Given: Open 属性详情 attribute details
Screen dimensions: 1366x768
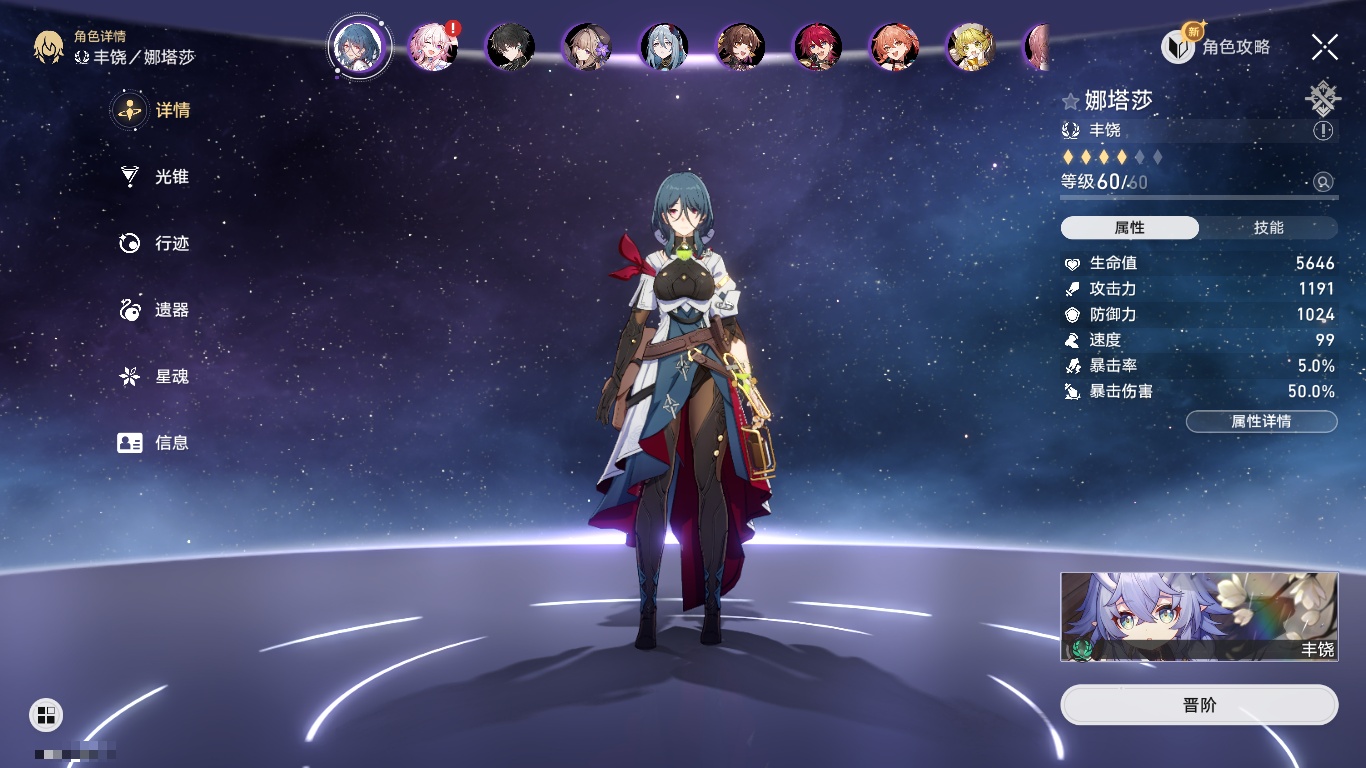Looking at the screenshot, I should pyautogui.click(x=1261, y=421).
